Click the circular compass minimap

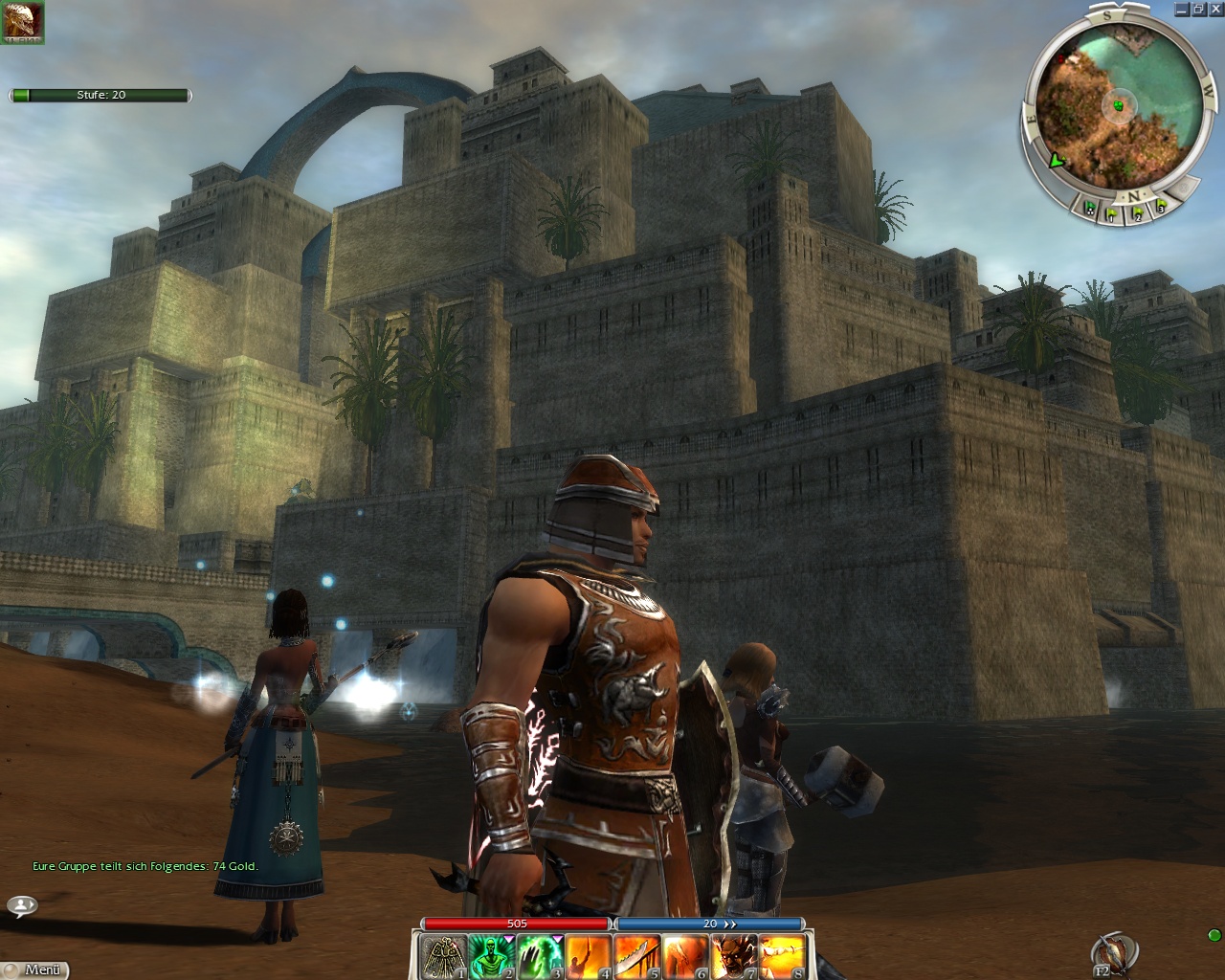coord(1113,105)
